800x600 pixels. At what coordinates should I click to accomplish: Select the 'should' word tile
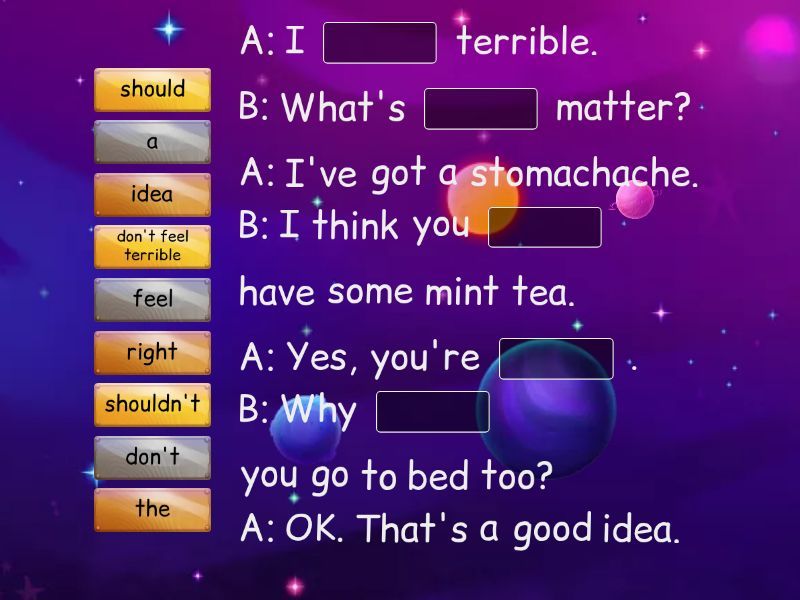152,90
